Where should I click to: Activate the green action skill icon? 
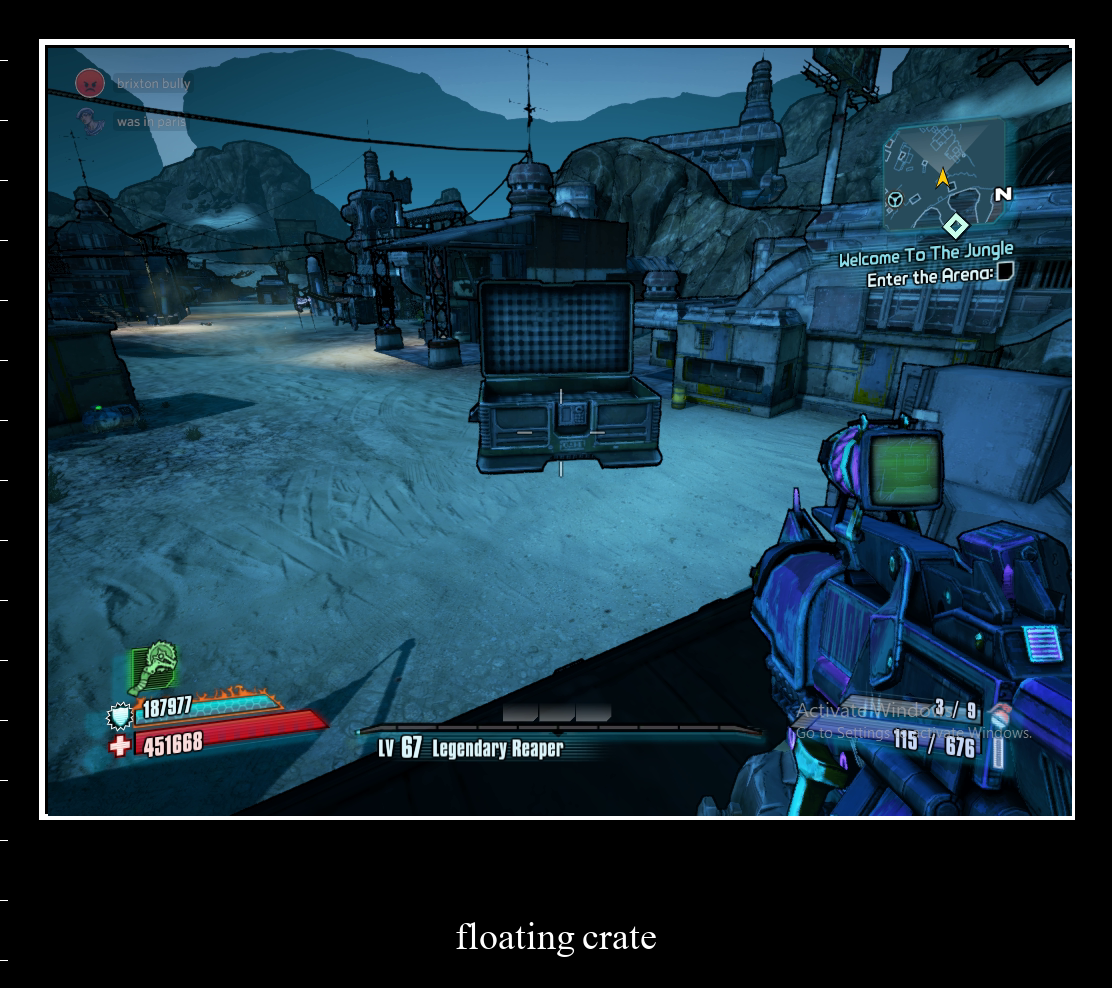click(153, 667)
